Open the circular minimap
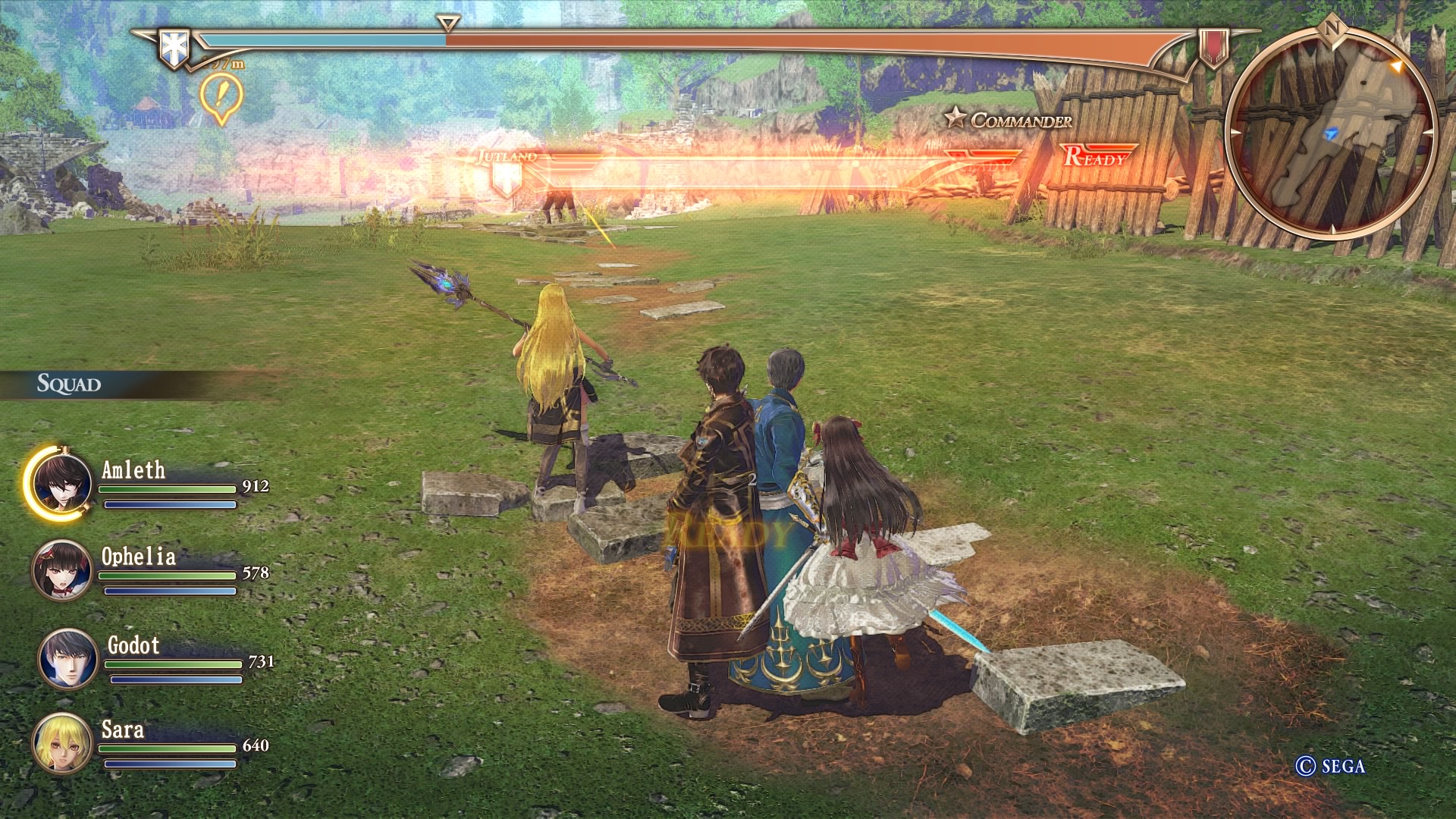This screenshot has height=819, width=1456. [x=1331, y=135]
